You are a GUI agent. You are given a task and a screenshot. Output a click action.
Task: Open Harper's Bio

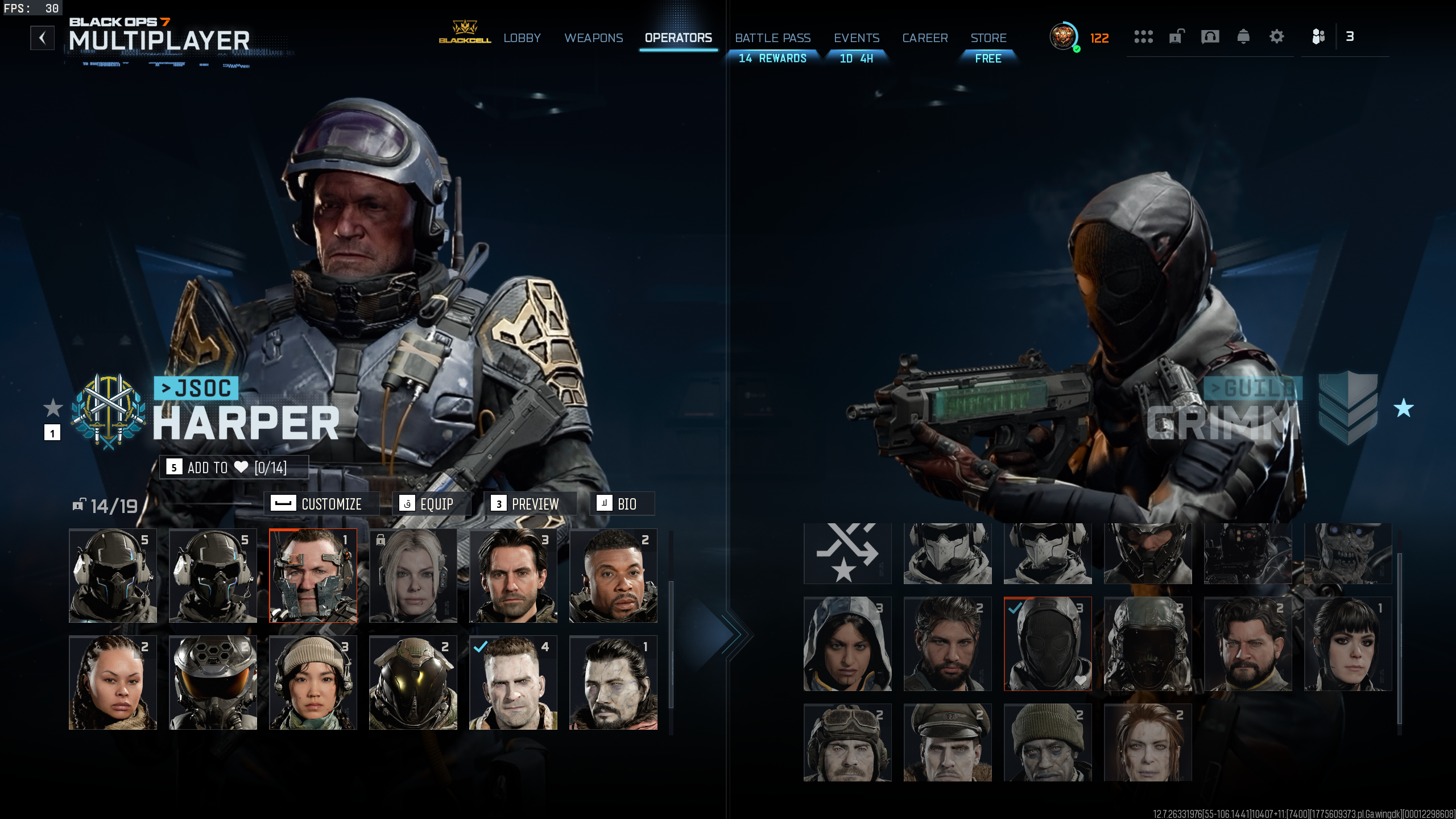(x=621, y=504)
